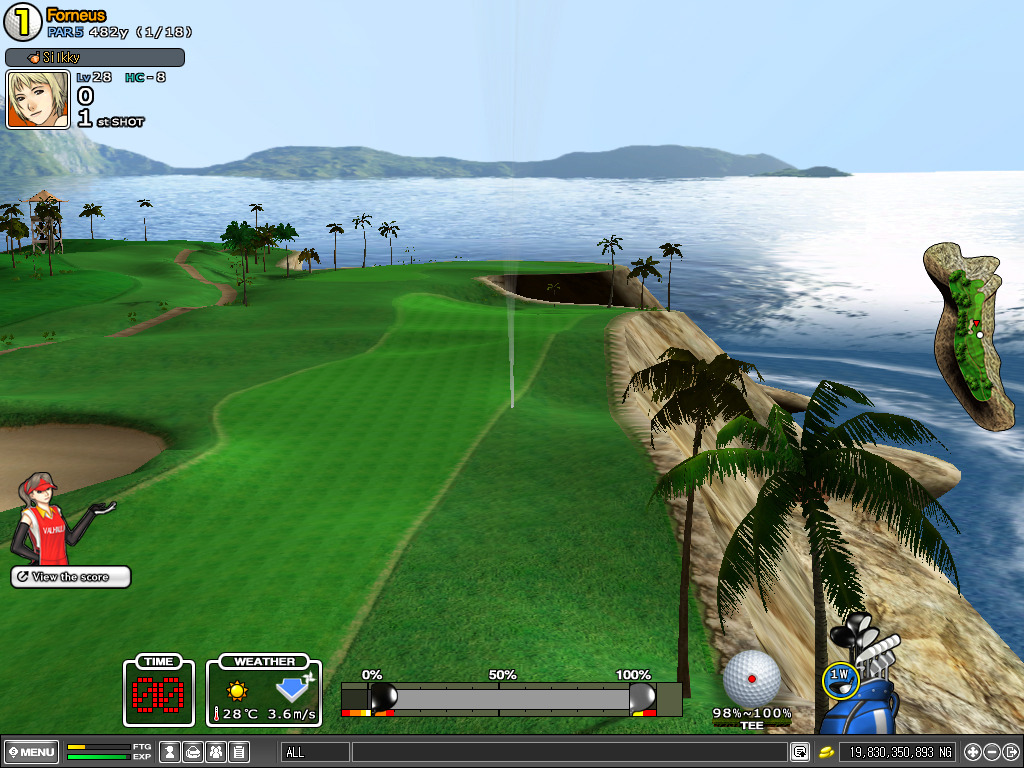
Task: Open the clipboard list icon
Action: coord(239,752)
